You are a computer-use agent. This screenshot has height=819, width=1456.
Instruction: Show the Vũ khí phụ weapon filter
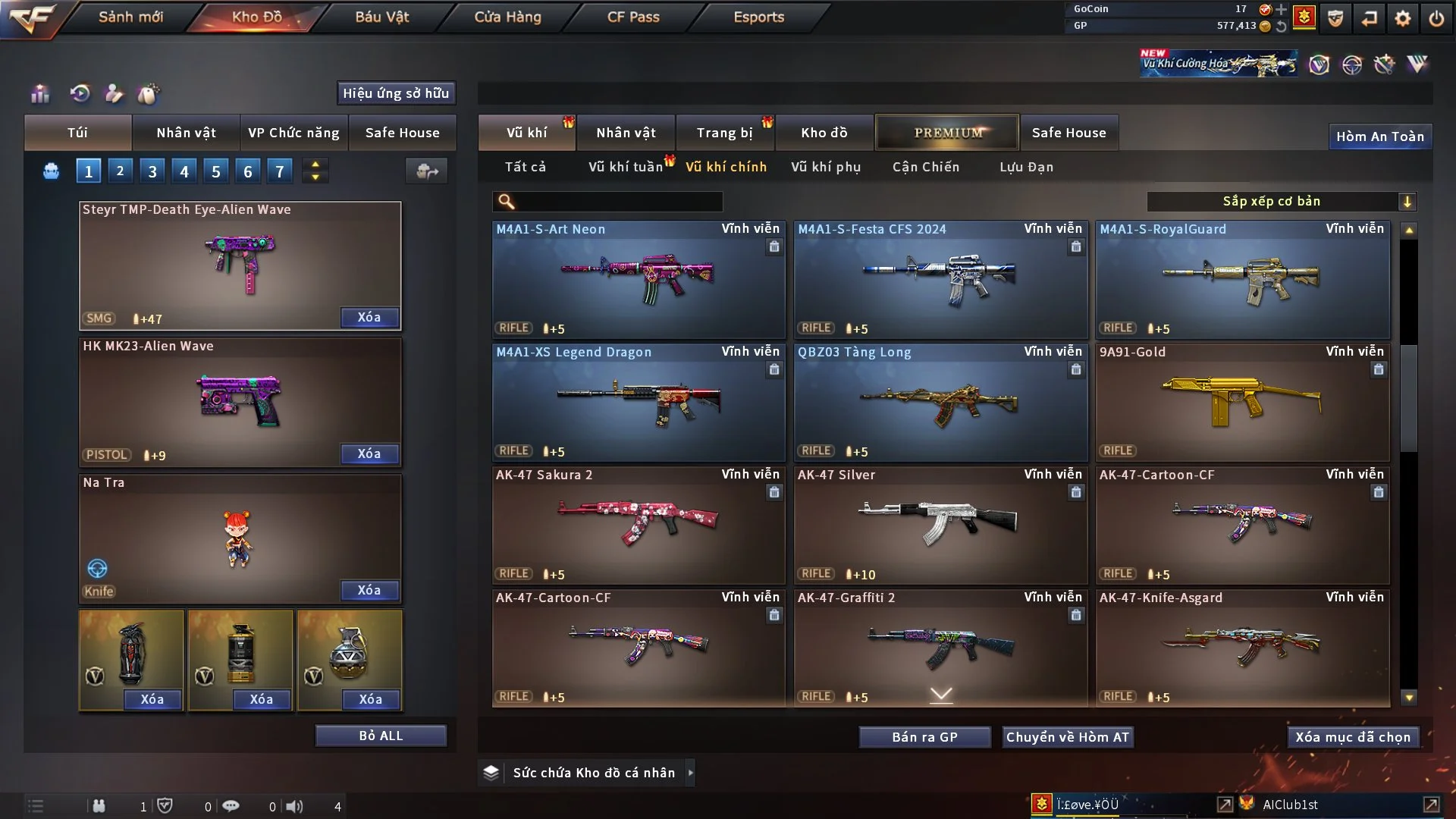pos(825,167)
